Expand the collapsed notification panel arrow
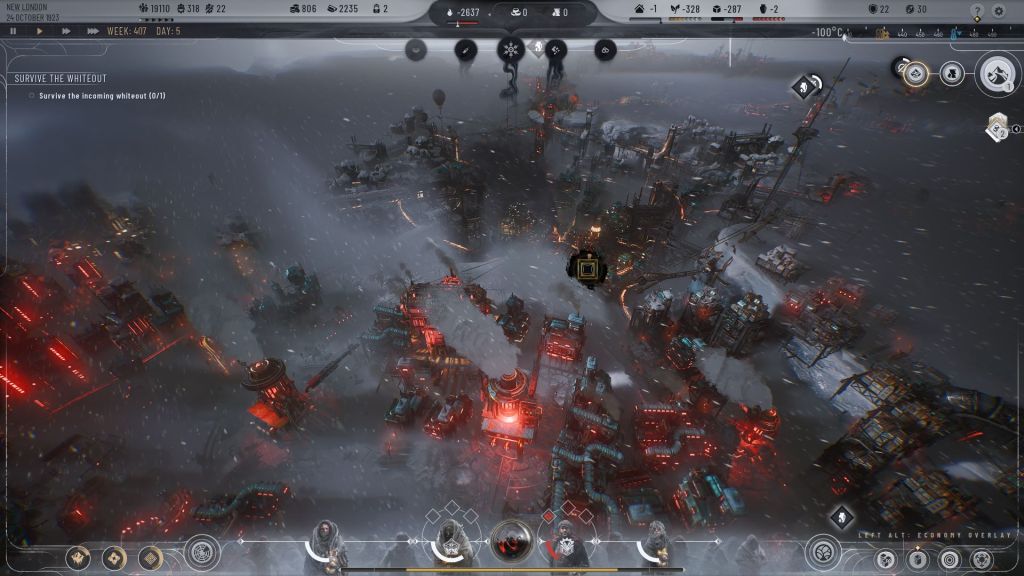The height and width of the screenshot is (576, 1024). tap(1016, 128)
